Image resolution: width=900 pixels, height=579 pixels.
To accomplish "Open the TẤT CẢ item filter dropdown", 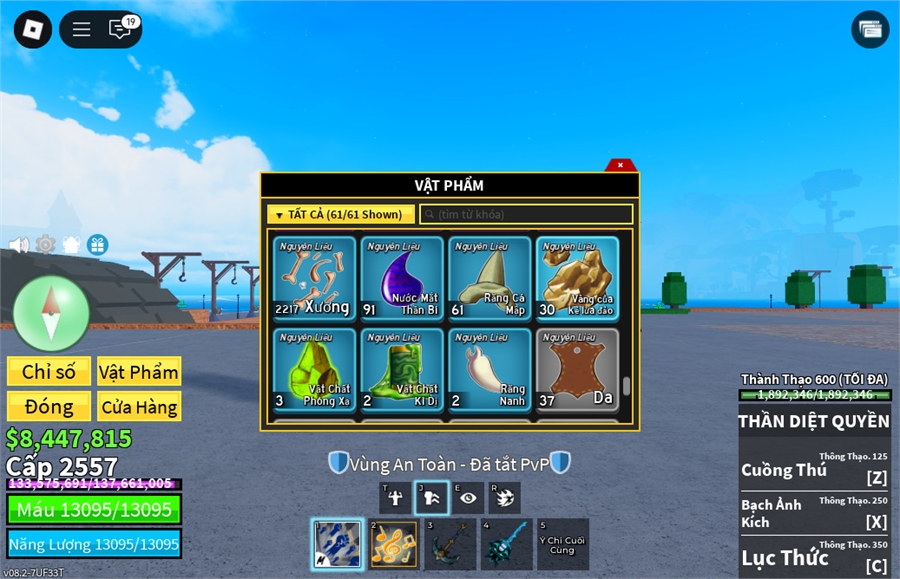I will pyautogui.click(x=341, y=214).
